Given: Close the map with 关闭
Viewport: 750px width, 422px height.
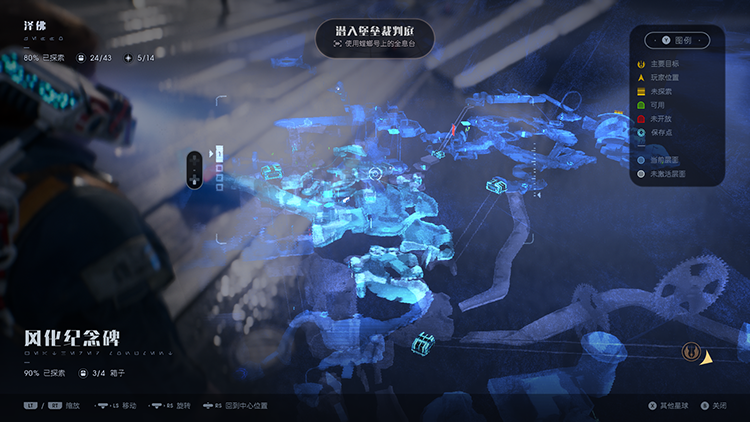Looking at the screenshot, I should (712, 406).
